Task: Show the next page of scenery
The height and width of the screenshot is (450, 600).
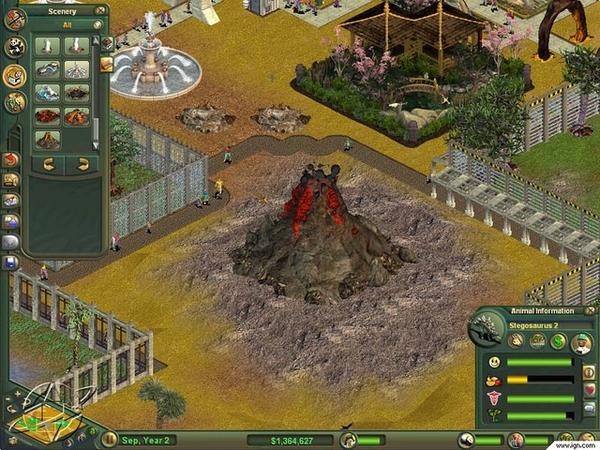Action: (x=81, y=163)
